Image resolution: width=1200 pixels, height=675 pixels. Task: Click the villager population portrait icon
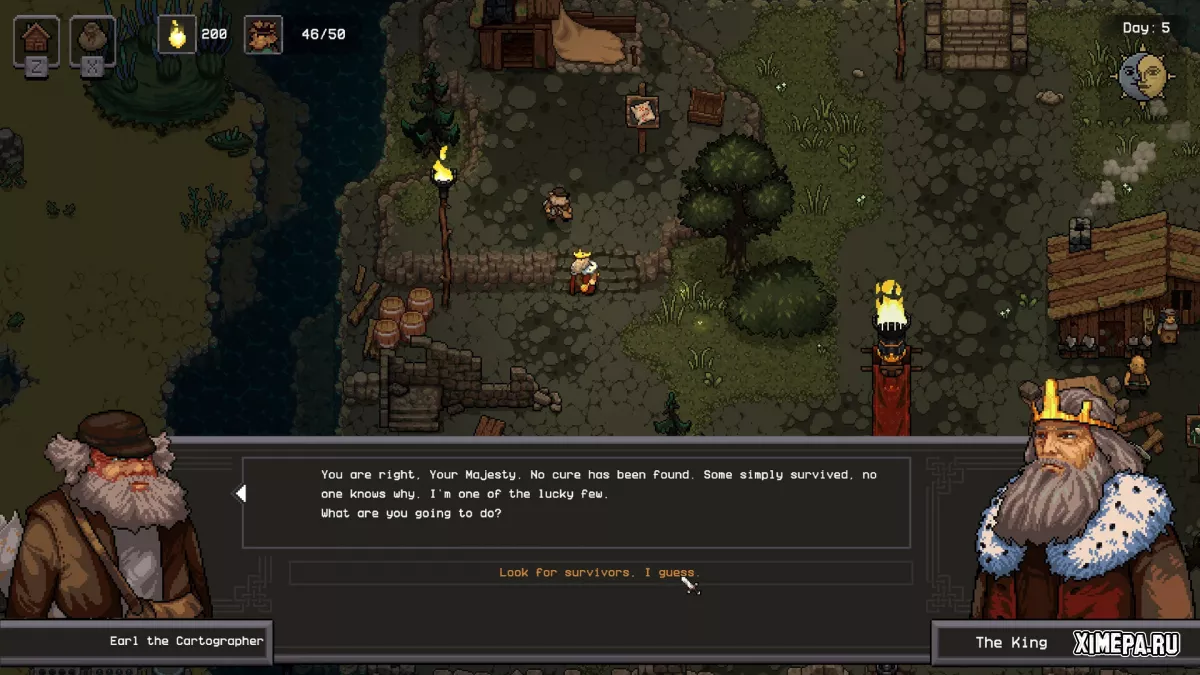263,35
